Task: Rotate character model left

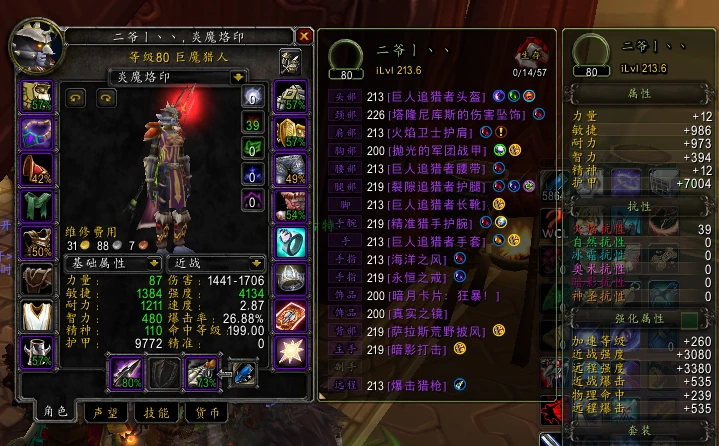Action: tap(75, 97)
